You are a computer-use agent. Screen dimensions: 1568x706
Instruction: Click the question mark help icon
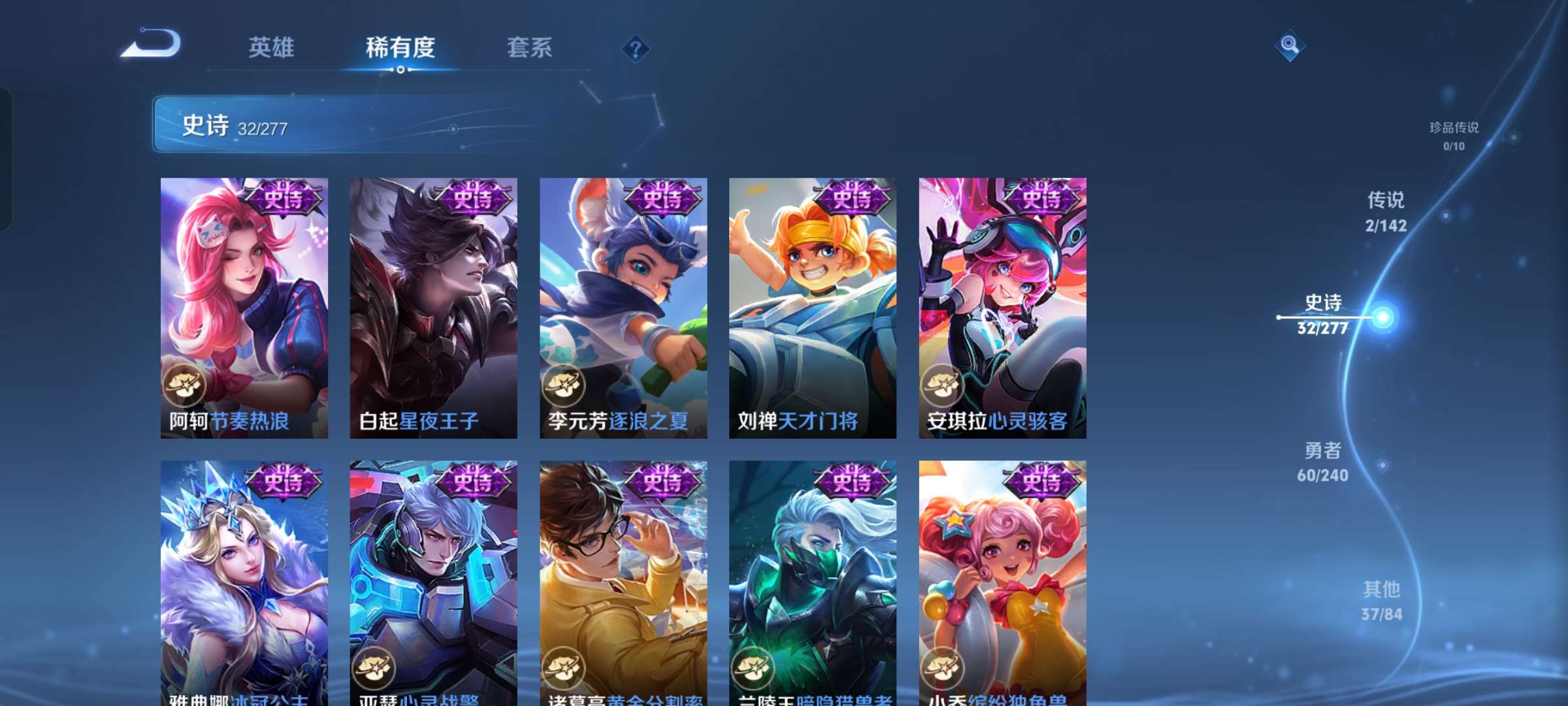pyautogui.click(x=637, y=48)
